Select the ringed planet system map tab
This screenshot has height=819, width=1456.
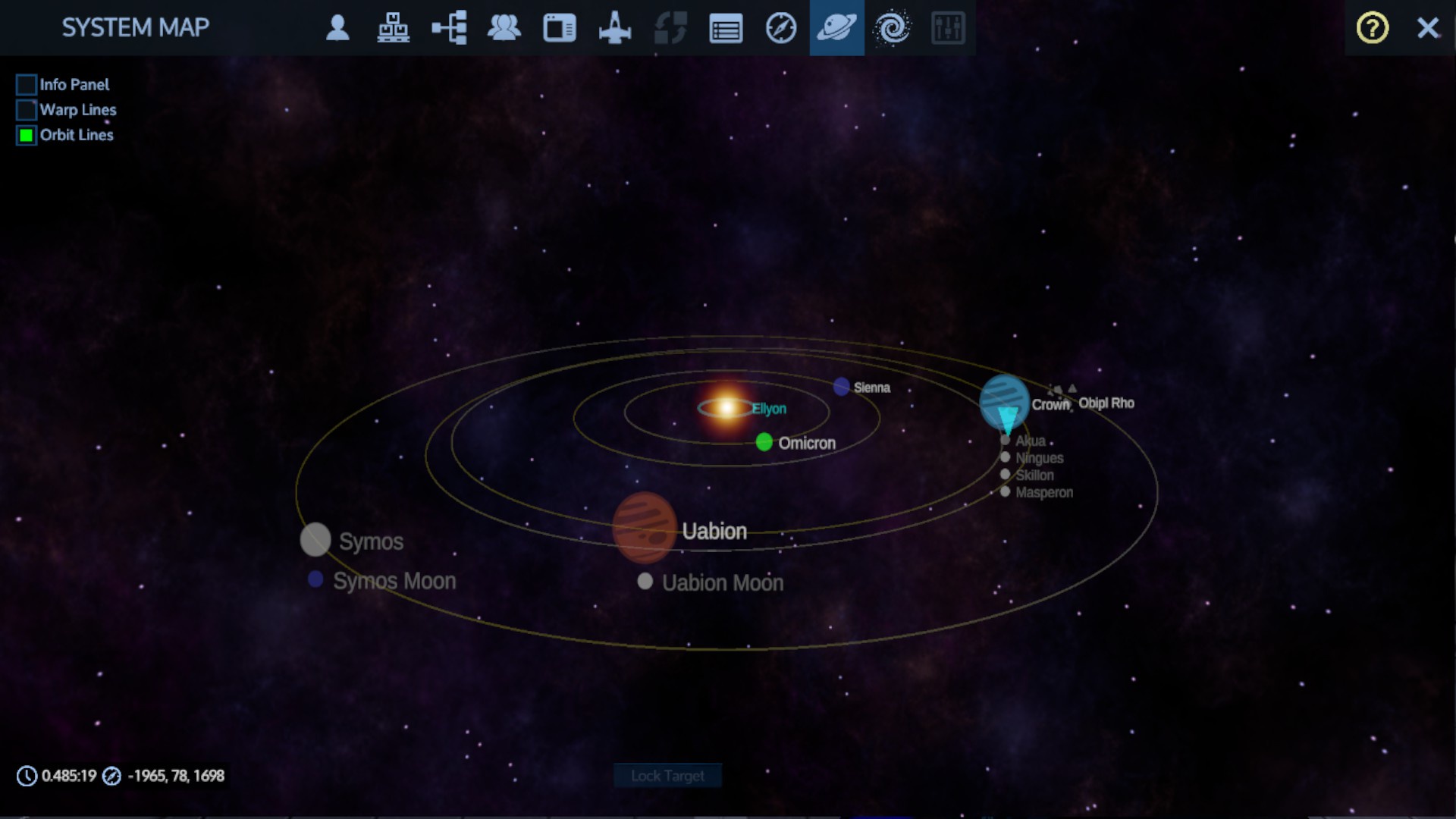836,28
